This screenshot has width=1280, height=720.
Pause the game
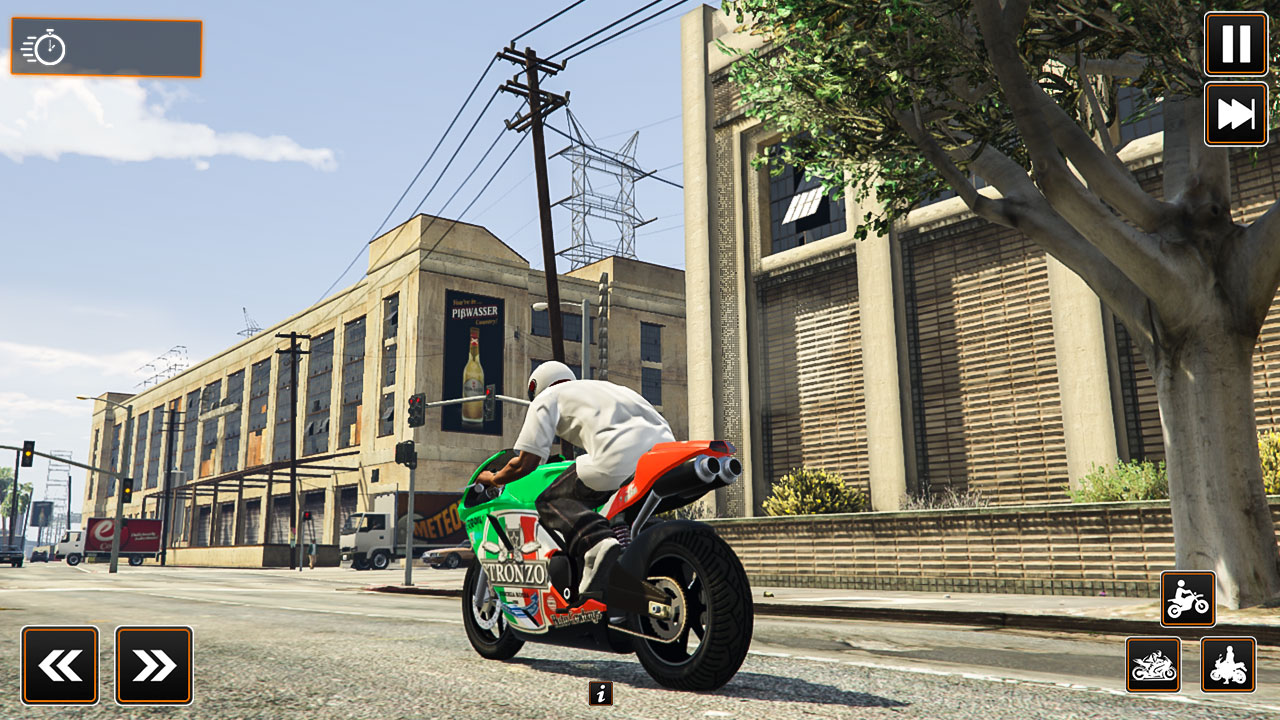coord(1236,44)
